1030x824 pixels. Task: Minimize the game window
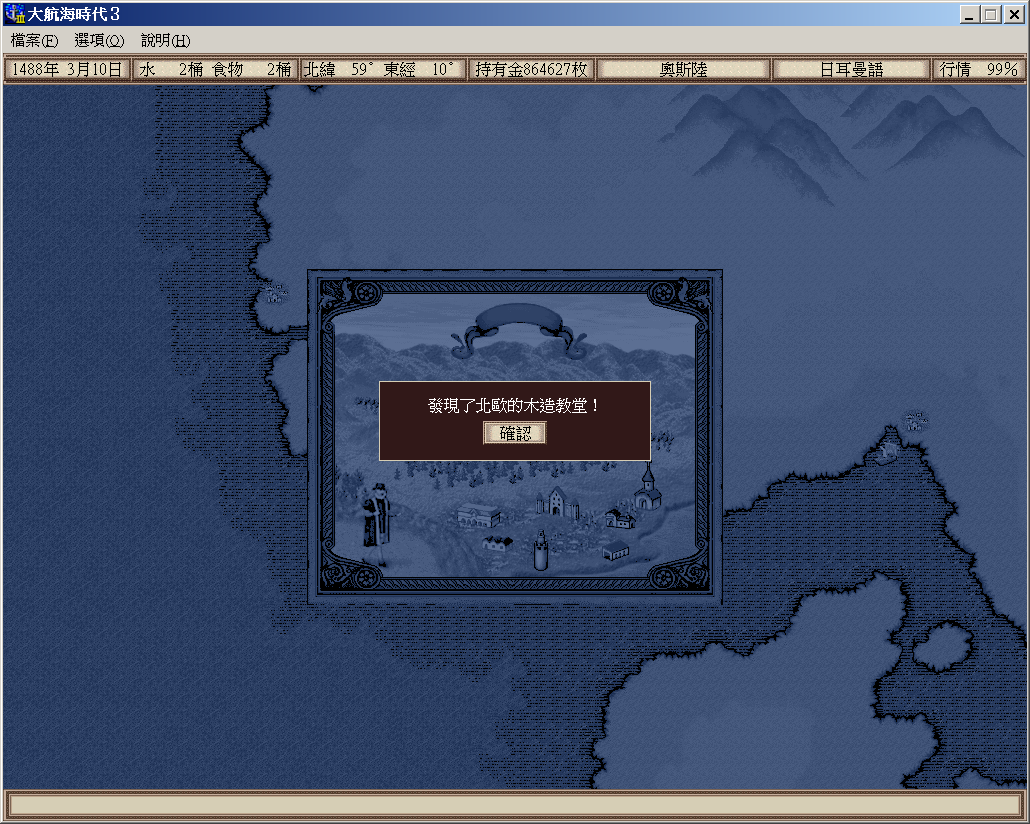coord(970,15)
